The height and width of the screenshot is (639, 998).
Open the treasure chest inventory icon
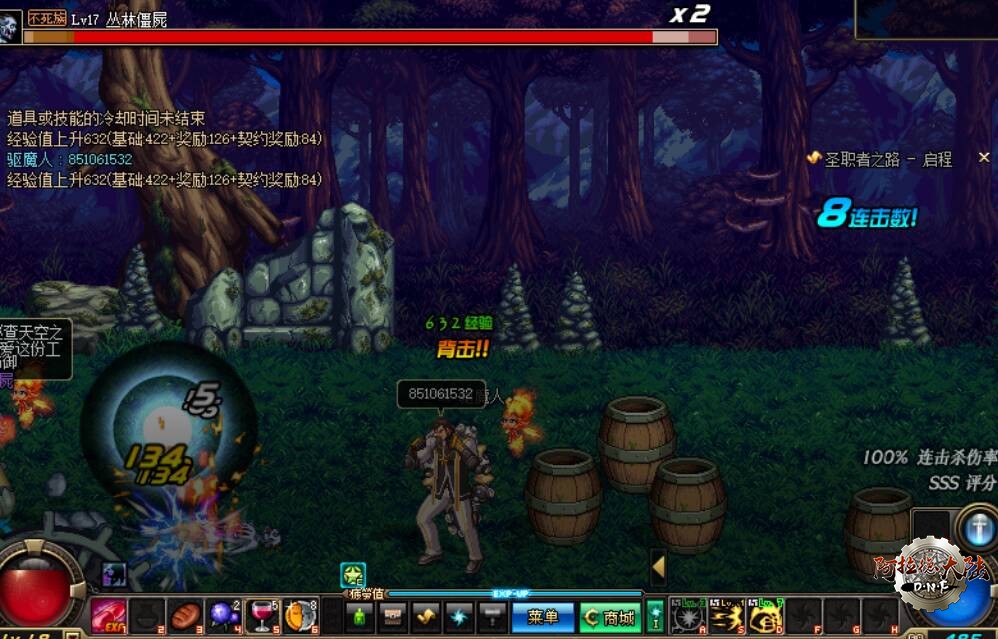point(394,618)
